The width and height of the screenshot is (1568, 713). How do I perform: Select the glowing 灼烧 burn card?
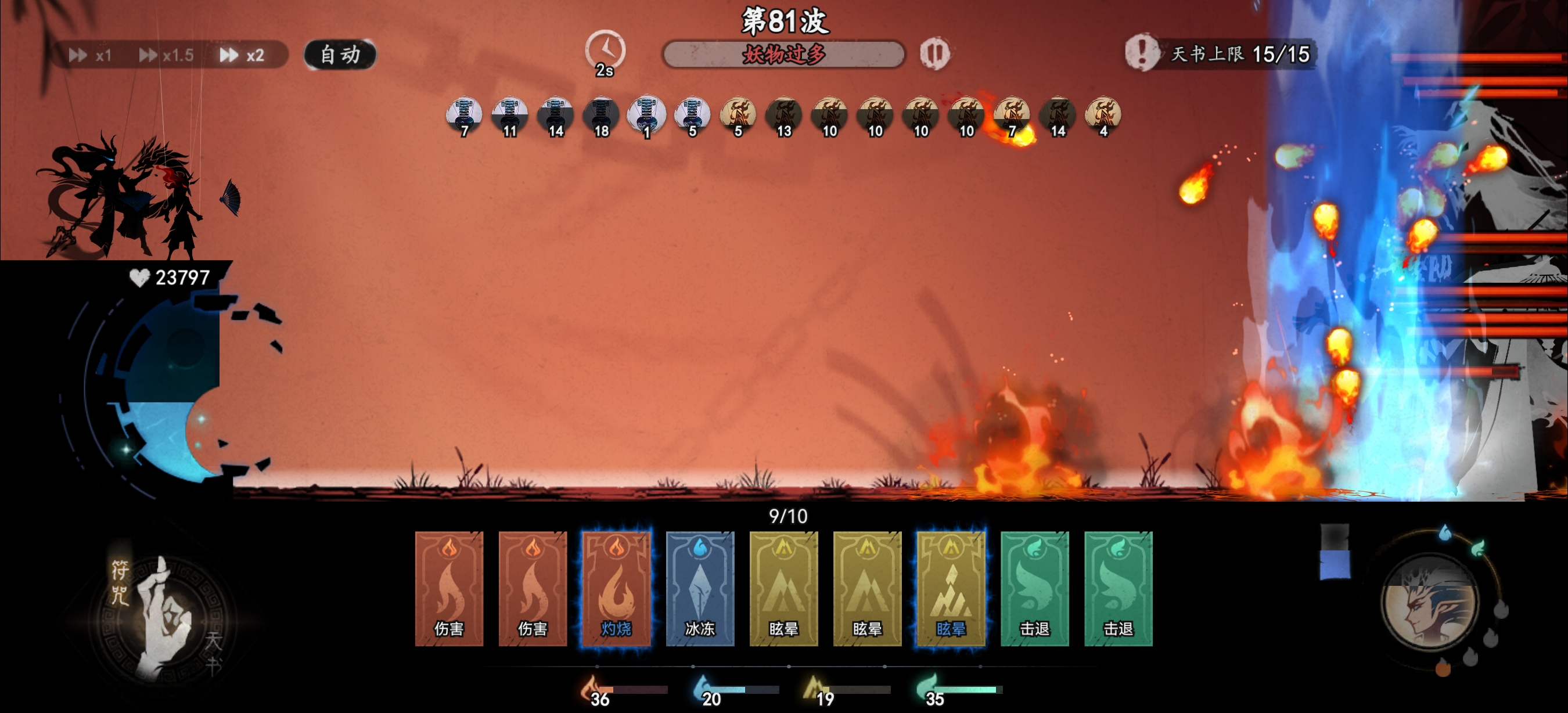point(618,587)
